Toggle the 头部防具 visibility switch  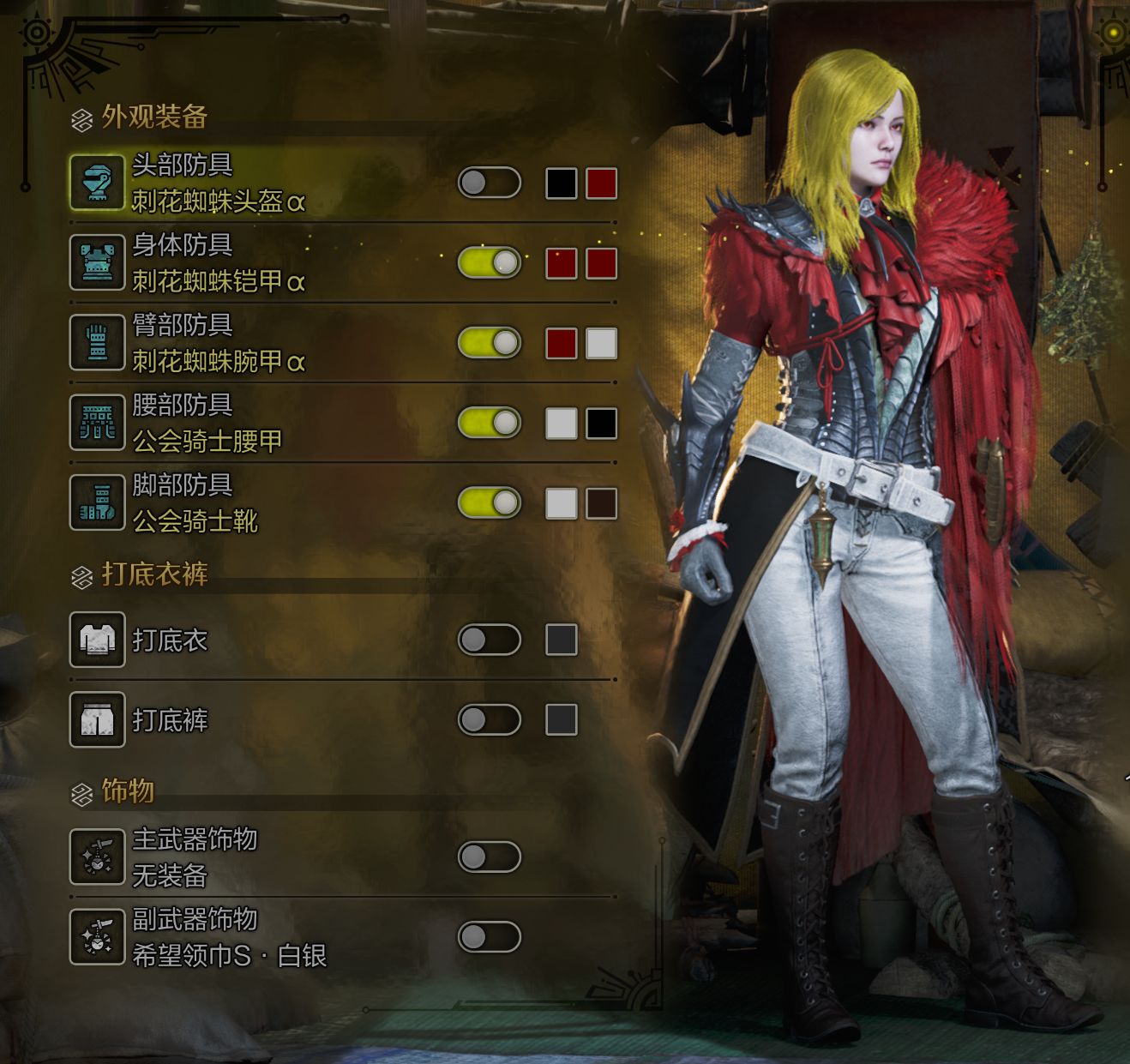click(489, 183)
